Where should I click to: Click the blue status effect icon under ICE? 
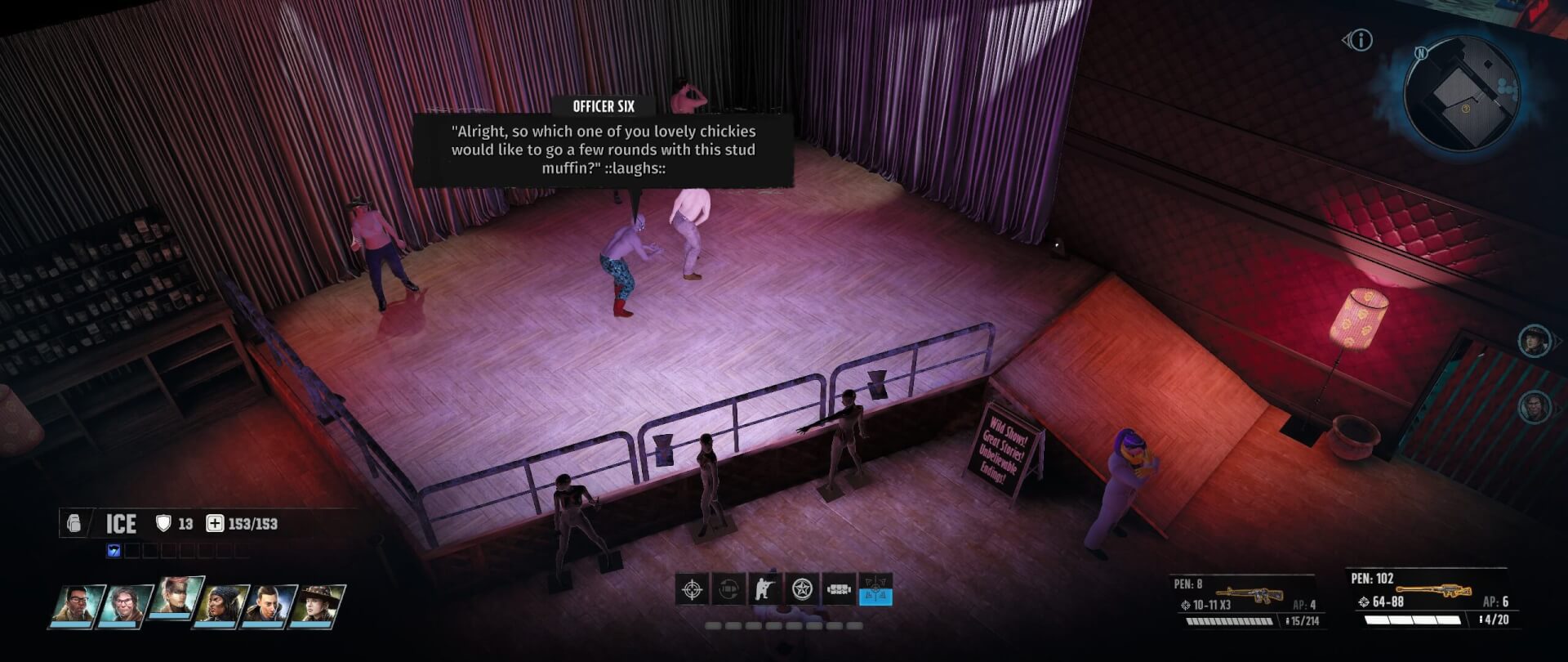[114, 551]
